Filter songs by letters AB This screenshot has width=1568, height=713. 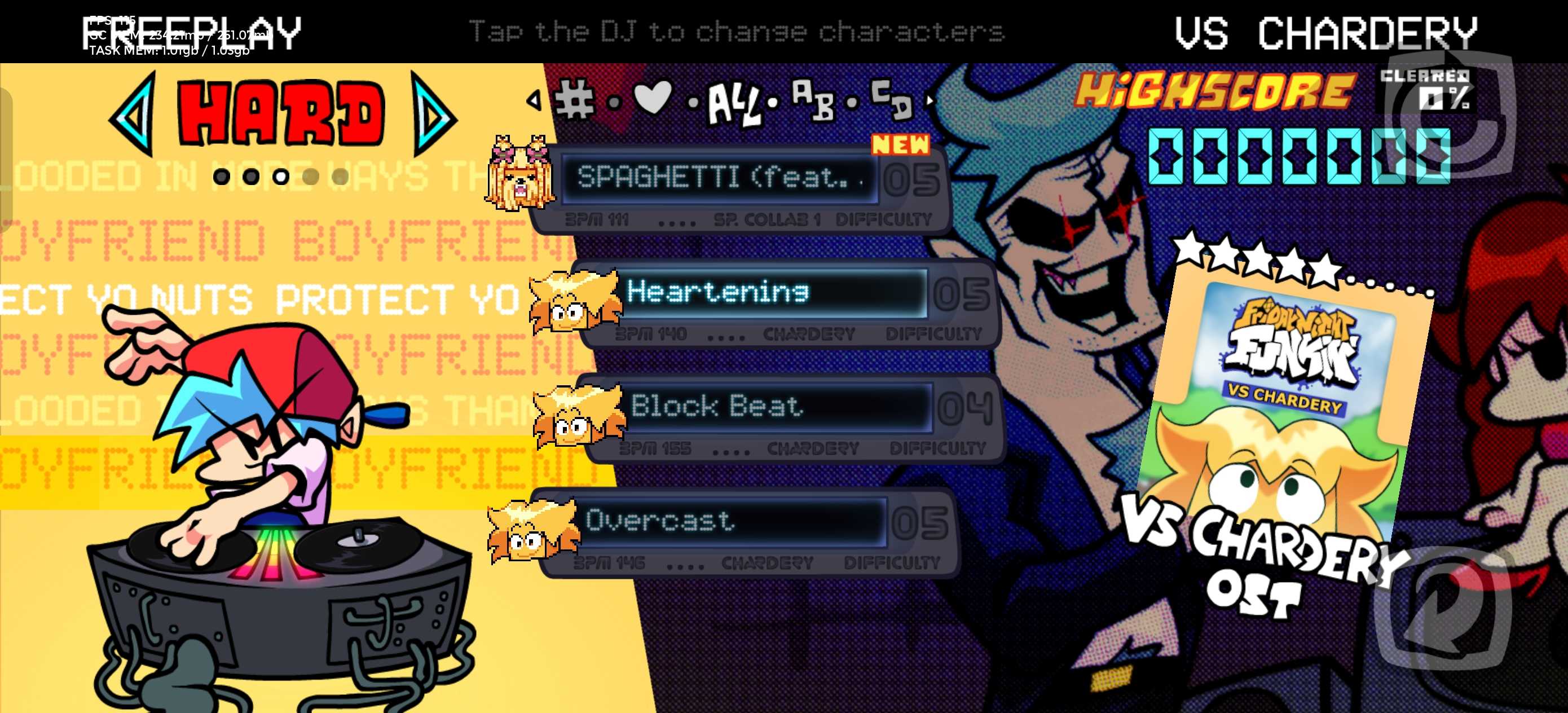pyautogui.click(x=813, y=100)
